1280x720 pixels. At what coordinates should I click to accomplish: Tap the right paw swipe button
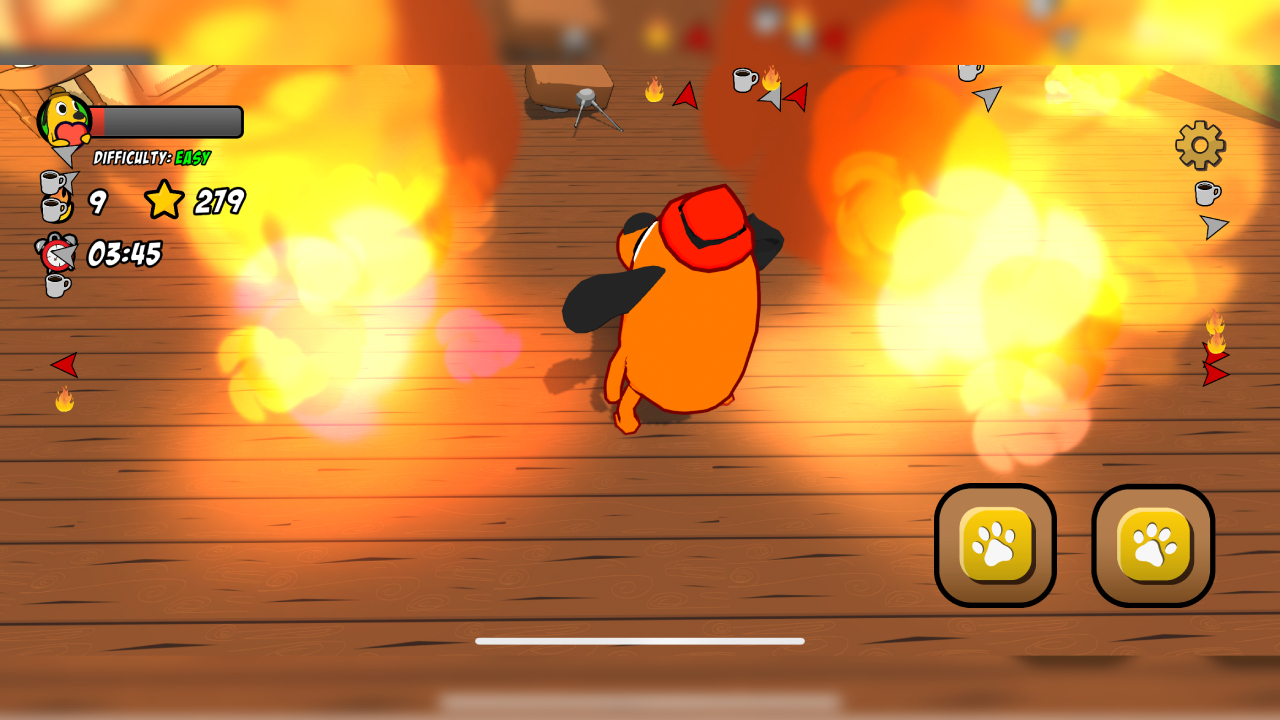coord(1153,545)
